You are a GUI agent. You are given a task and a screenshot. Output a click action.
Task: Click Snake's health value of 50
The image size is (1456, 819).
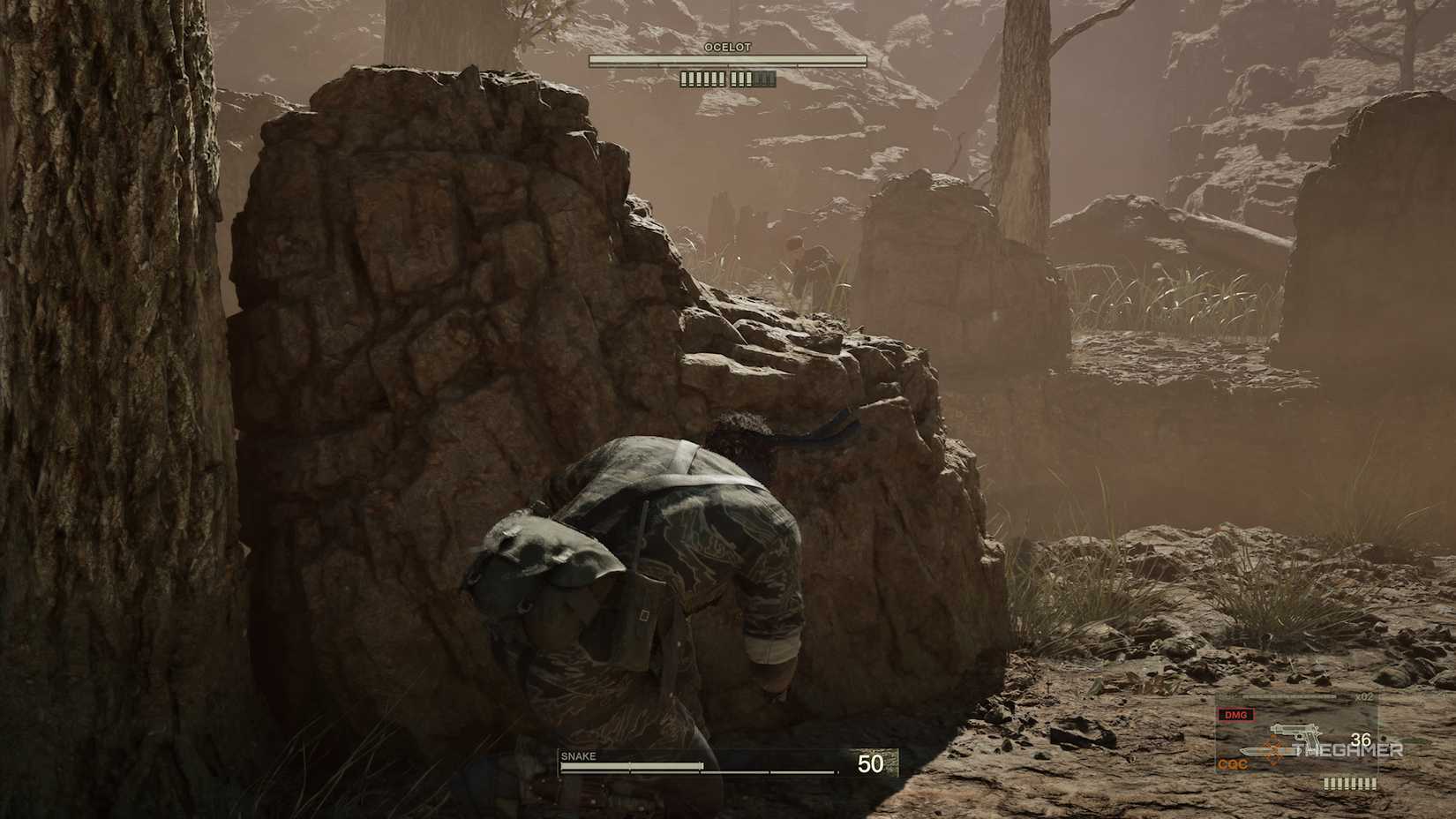(x=872, y=761)
